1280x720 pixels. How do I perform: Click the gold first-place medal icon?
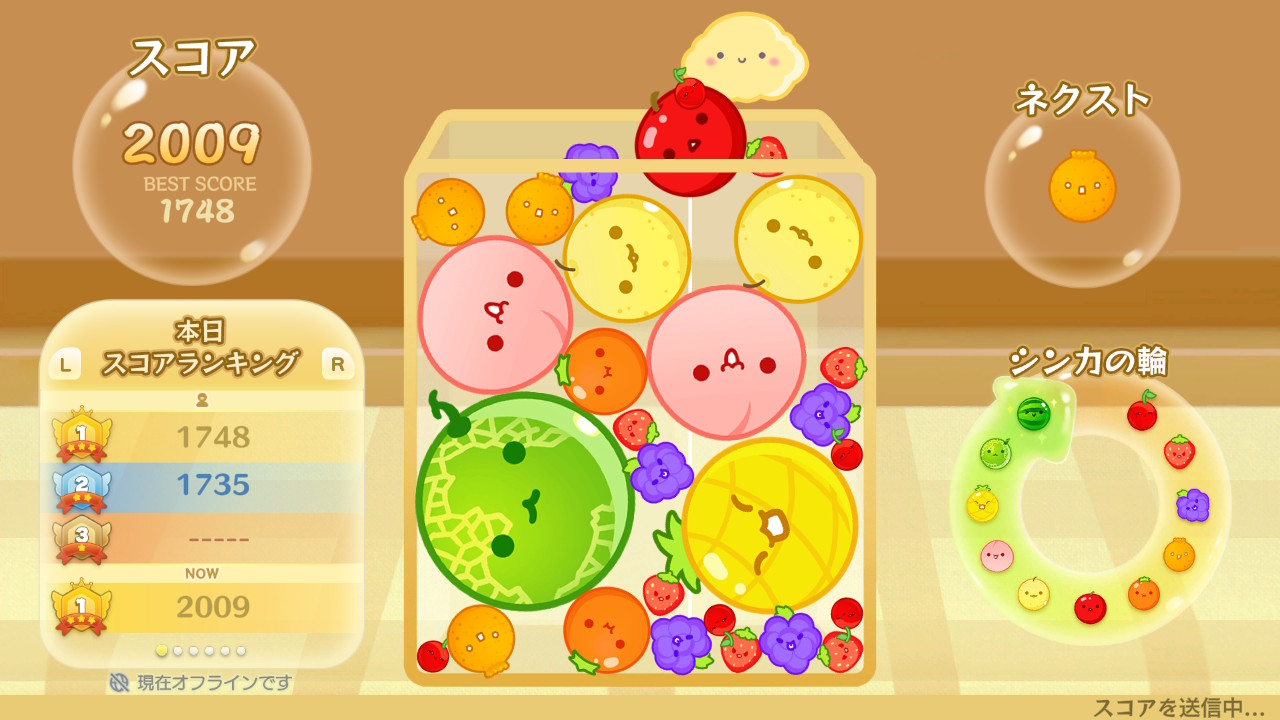pyautogui.click(x=81, y=435)
